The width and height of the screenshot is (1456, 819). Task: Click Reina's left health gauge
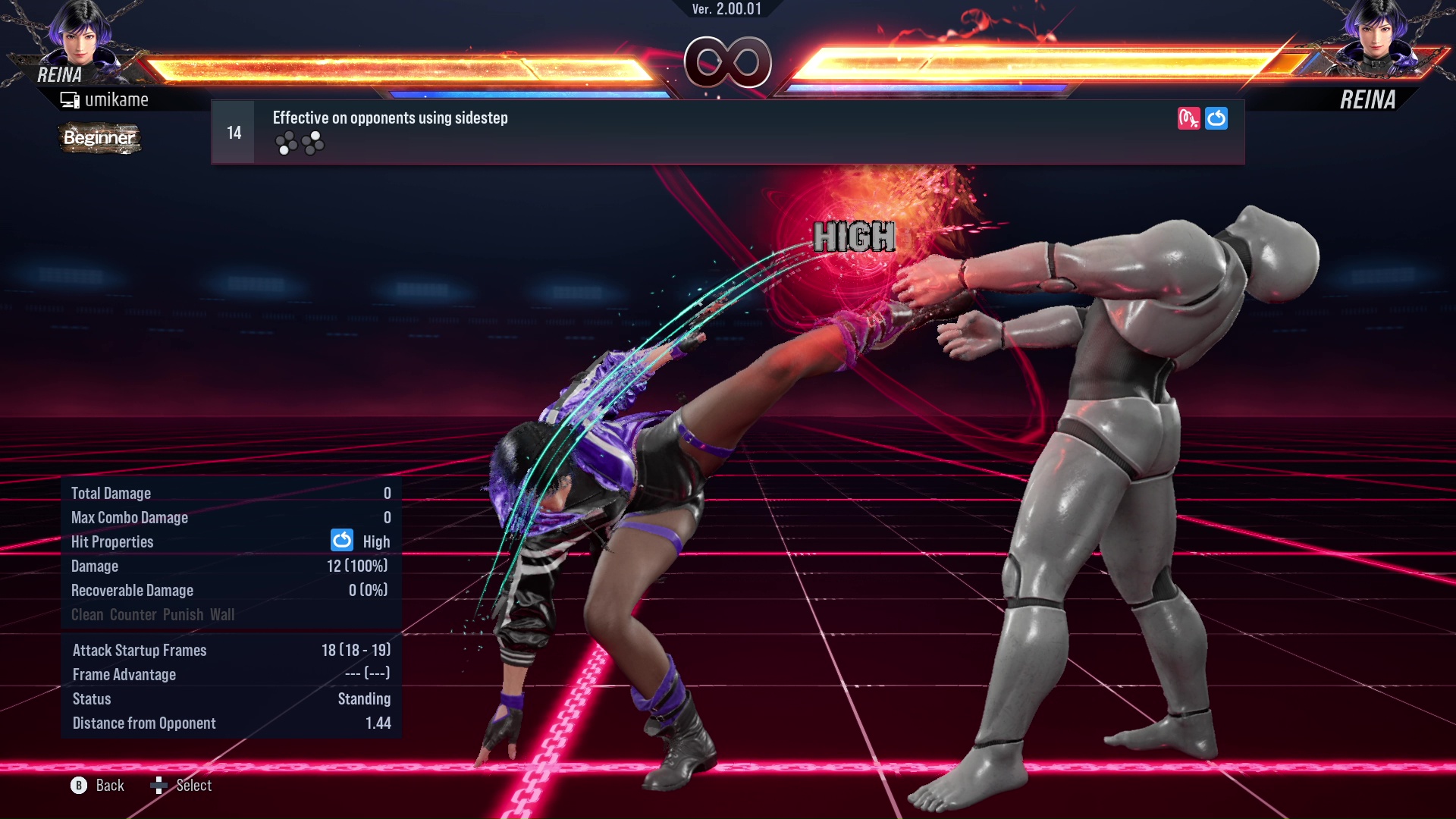[x=402, y=67]
